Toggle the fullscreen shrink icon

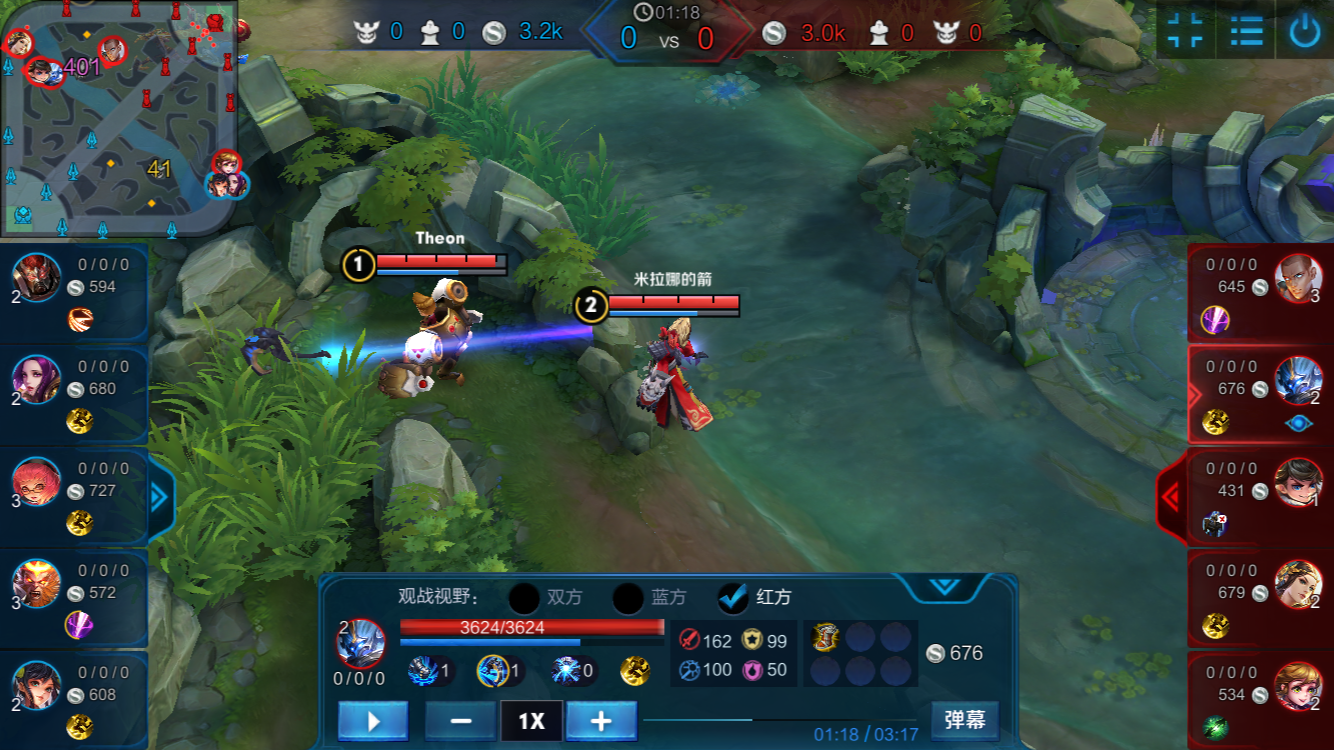click(x=1186, y=31)
